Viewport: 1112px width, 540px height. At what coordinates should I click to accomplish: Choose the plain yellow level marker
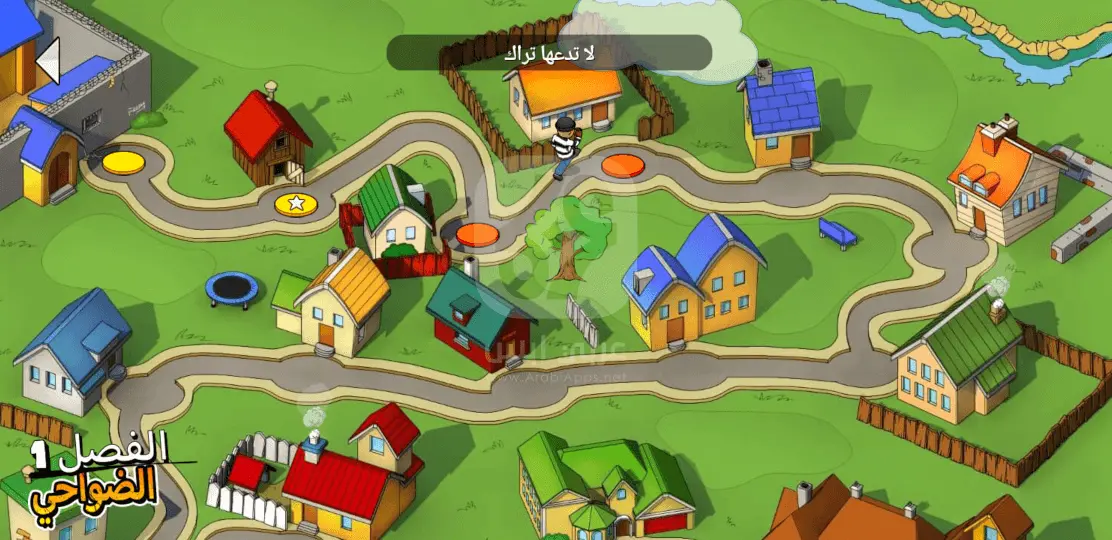(124, 160)
